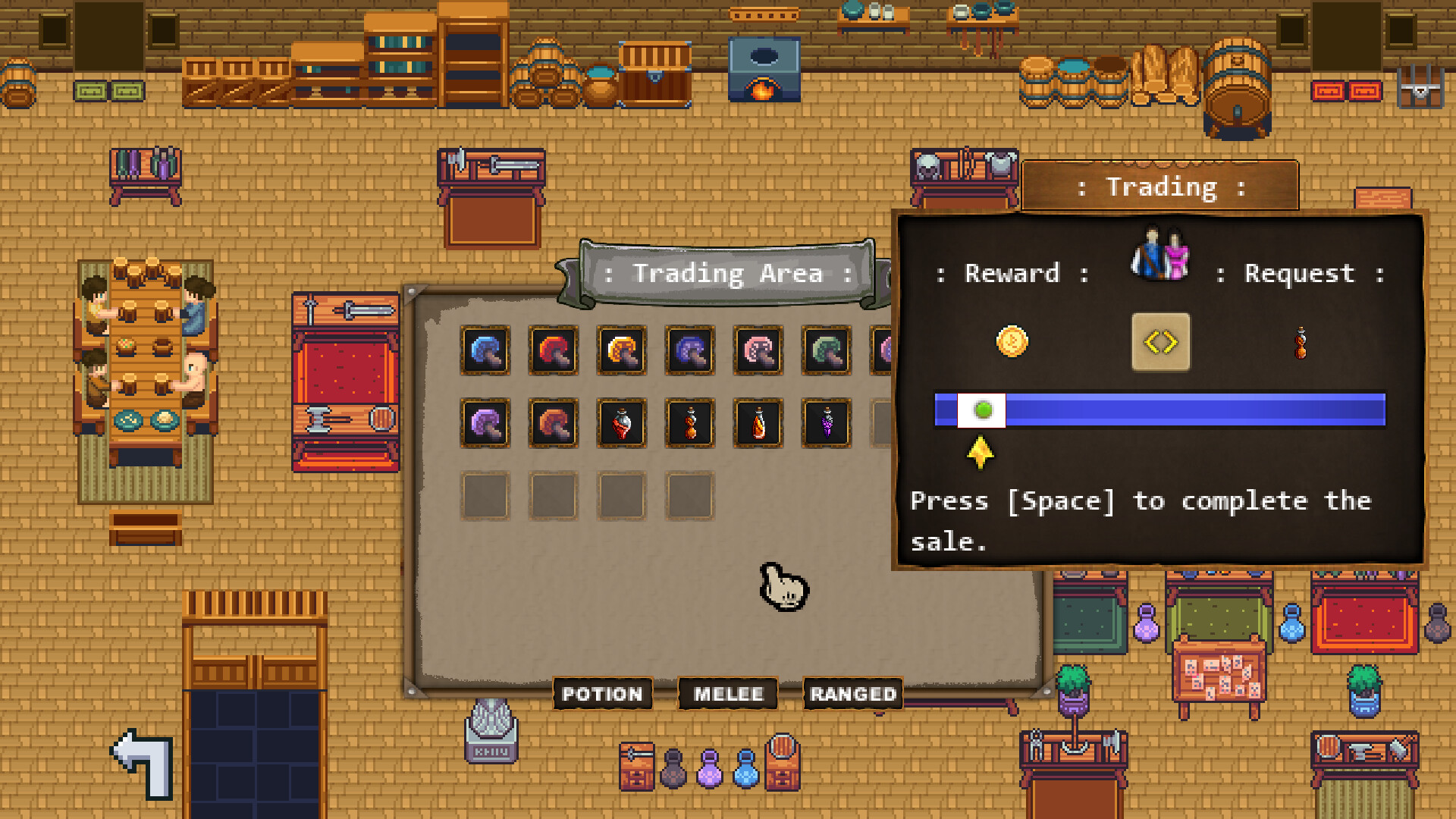Select the golden mushroom item

pyautogui.click(x=621, y=350)
